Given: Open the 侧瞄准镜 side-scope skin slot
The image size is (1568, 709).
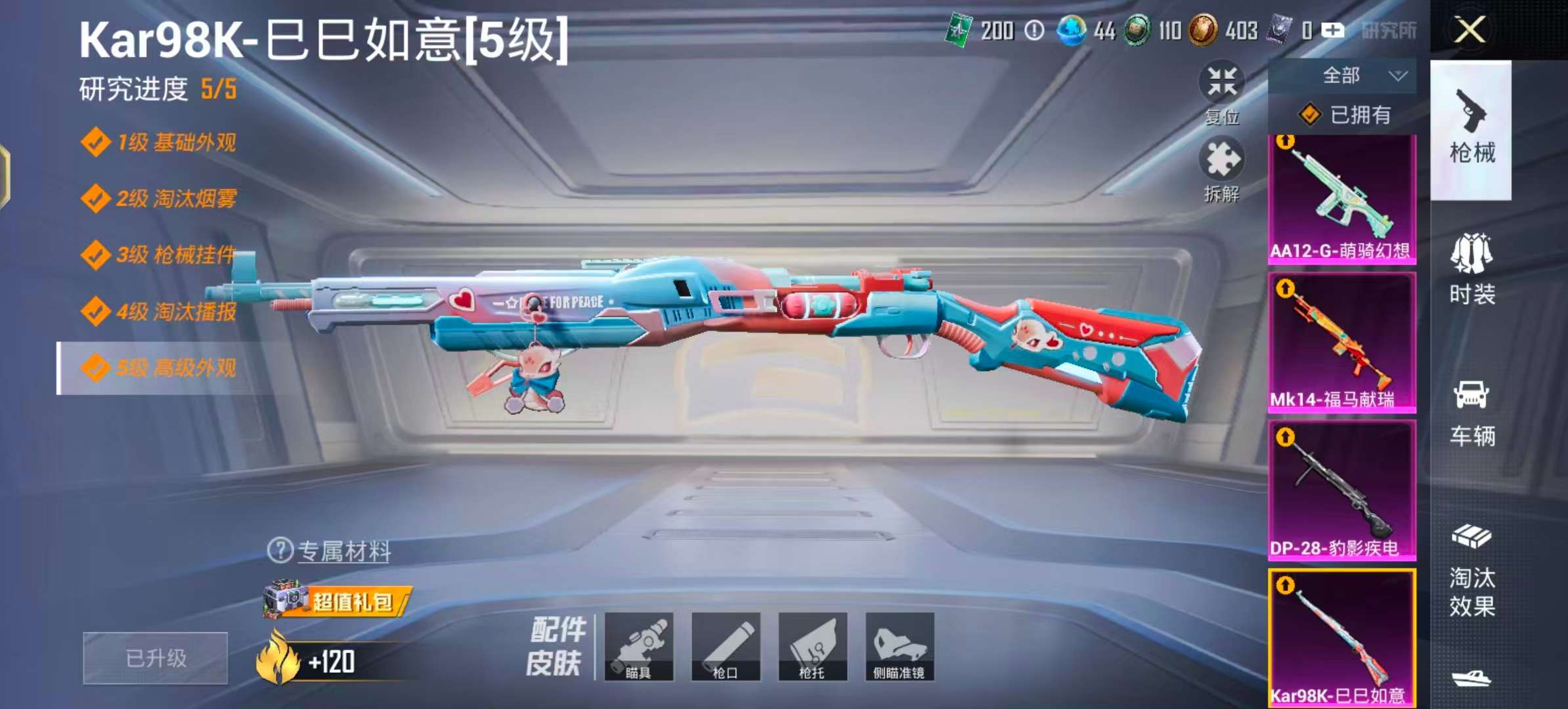Looking at the screenshot, I should [901, 649].
